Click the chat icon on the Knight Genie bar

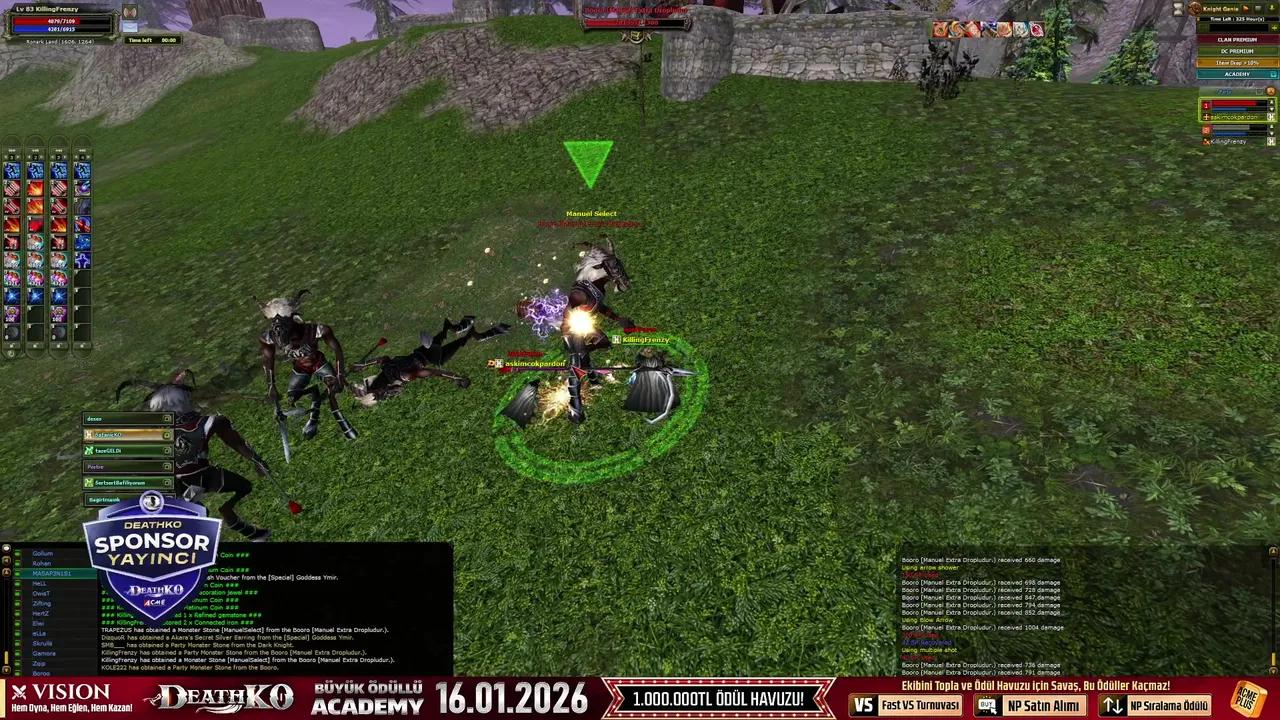click(1257, 8)
